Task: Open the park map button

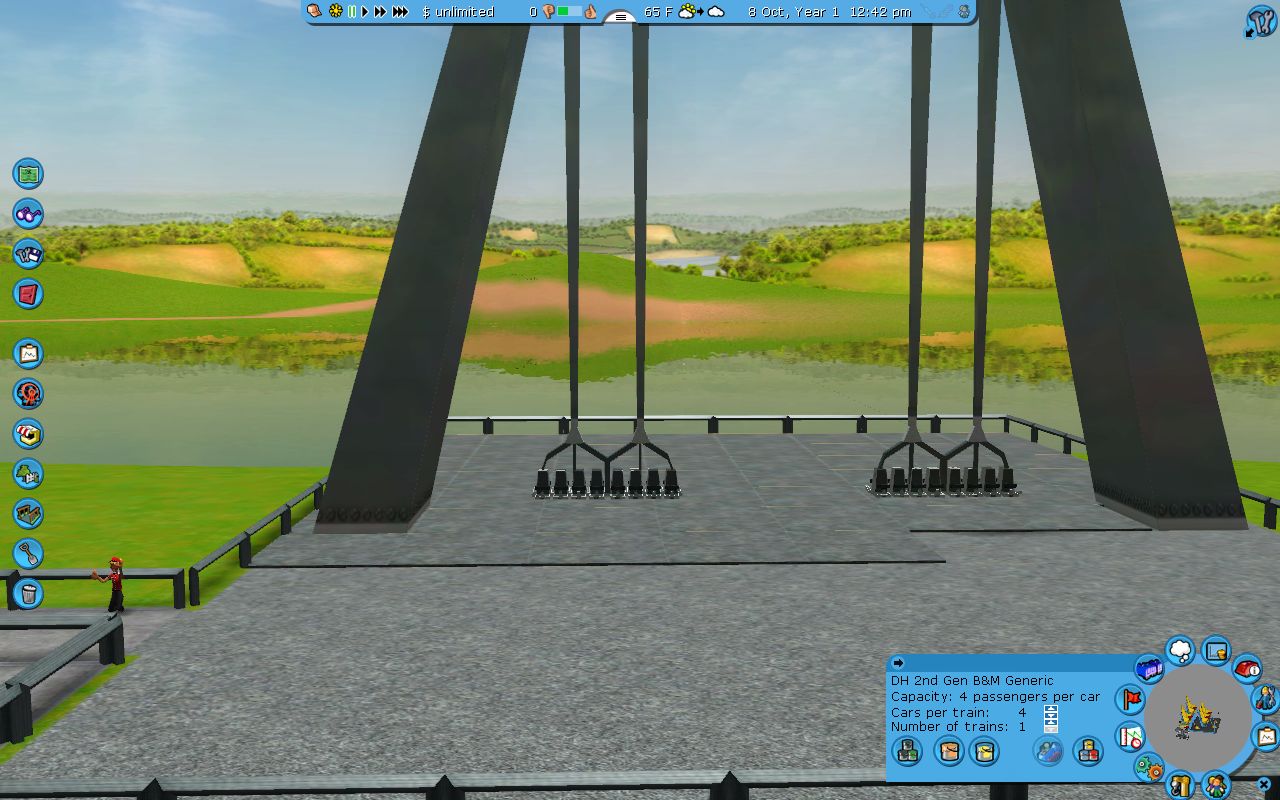Action: pyautogui.click(x=28, y=173)
